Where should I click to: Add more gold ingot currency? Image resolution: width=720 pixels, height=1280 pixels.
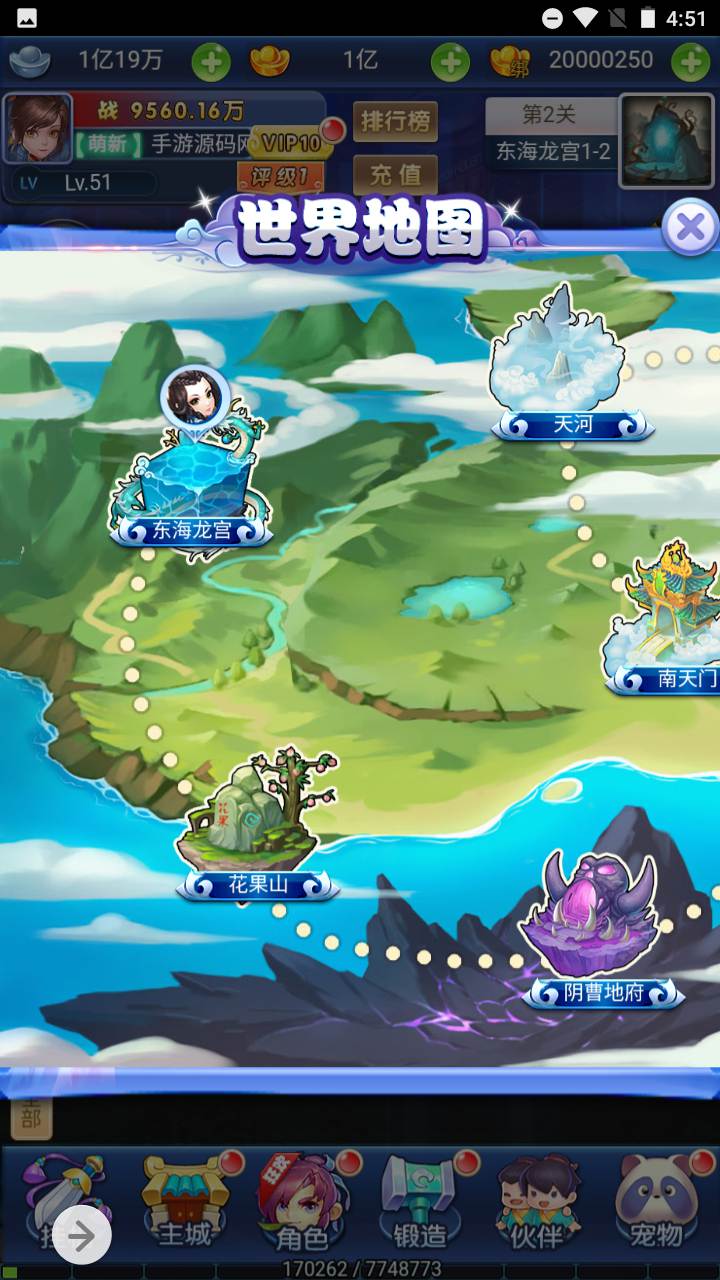[450, 63]
